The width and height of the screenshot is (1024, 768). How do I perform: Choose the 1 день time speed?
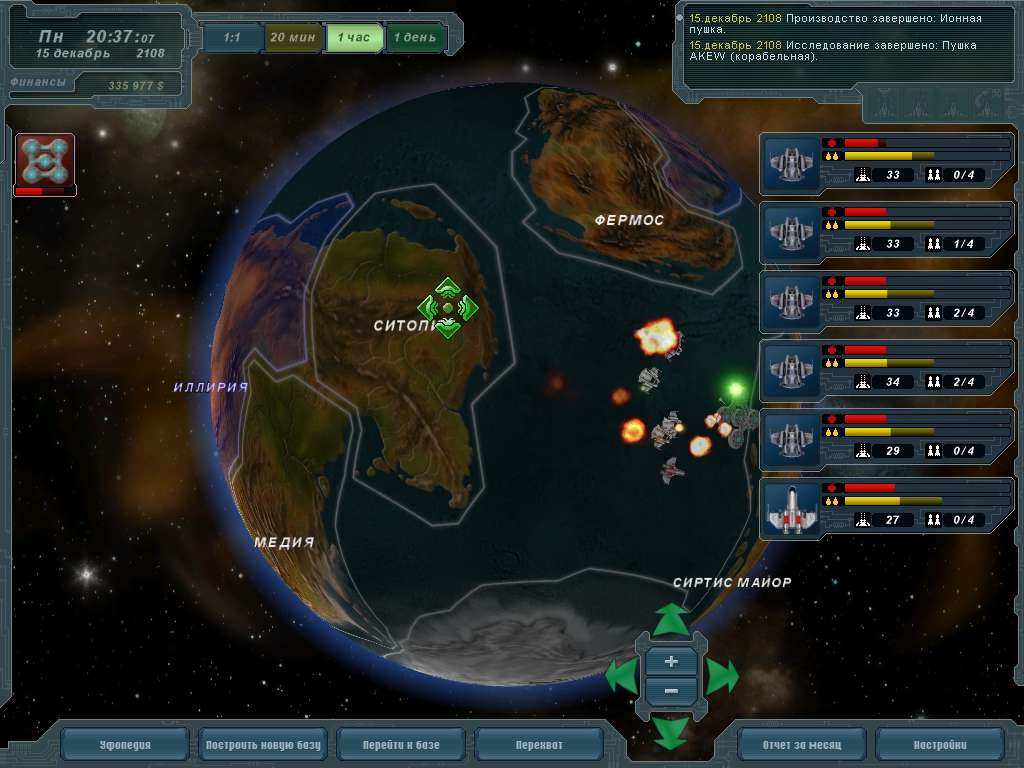[x=414, y=38]
